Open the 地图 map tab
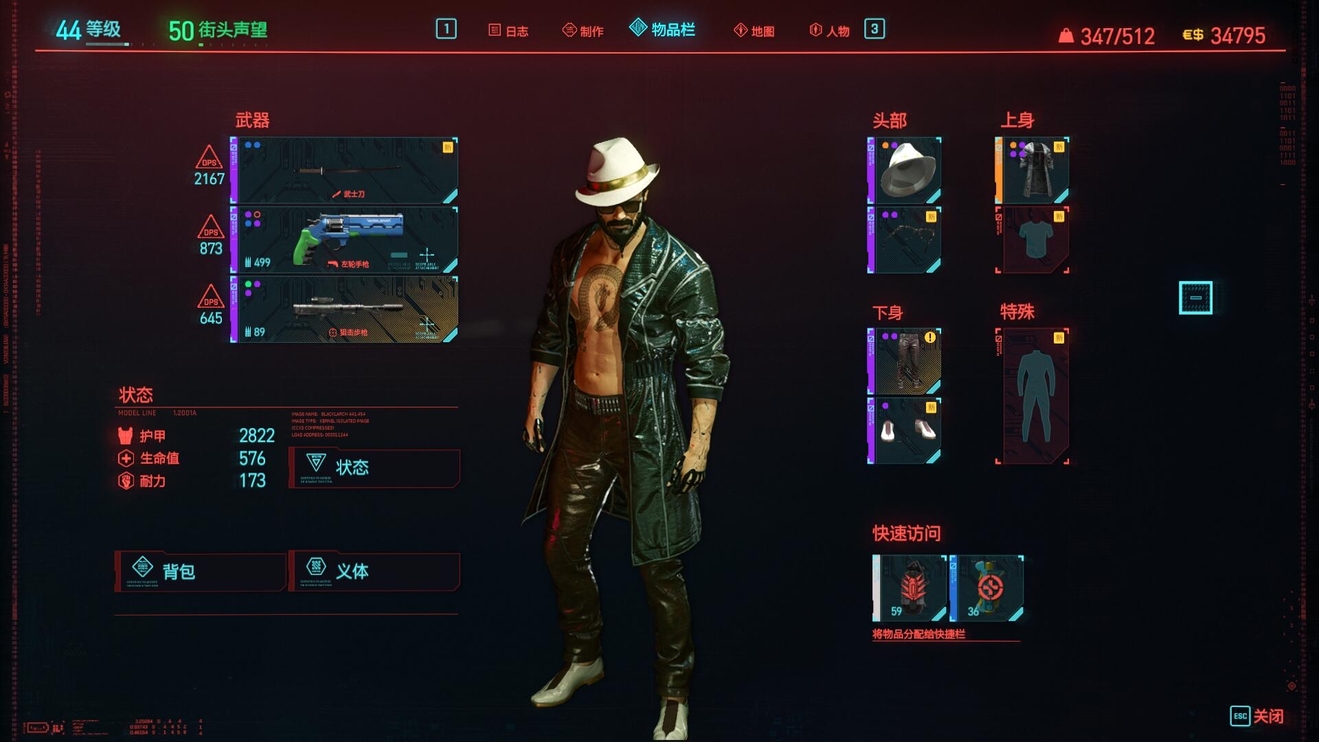1319x742 pixels. pos(754,31)
